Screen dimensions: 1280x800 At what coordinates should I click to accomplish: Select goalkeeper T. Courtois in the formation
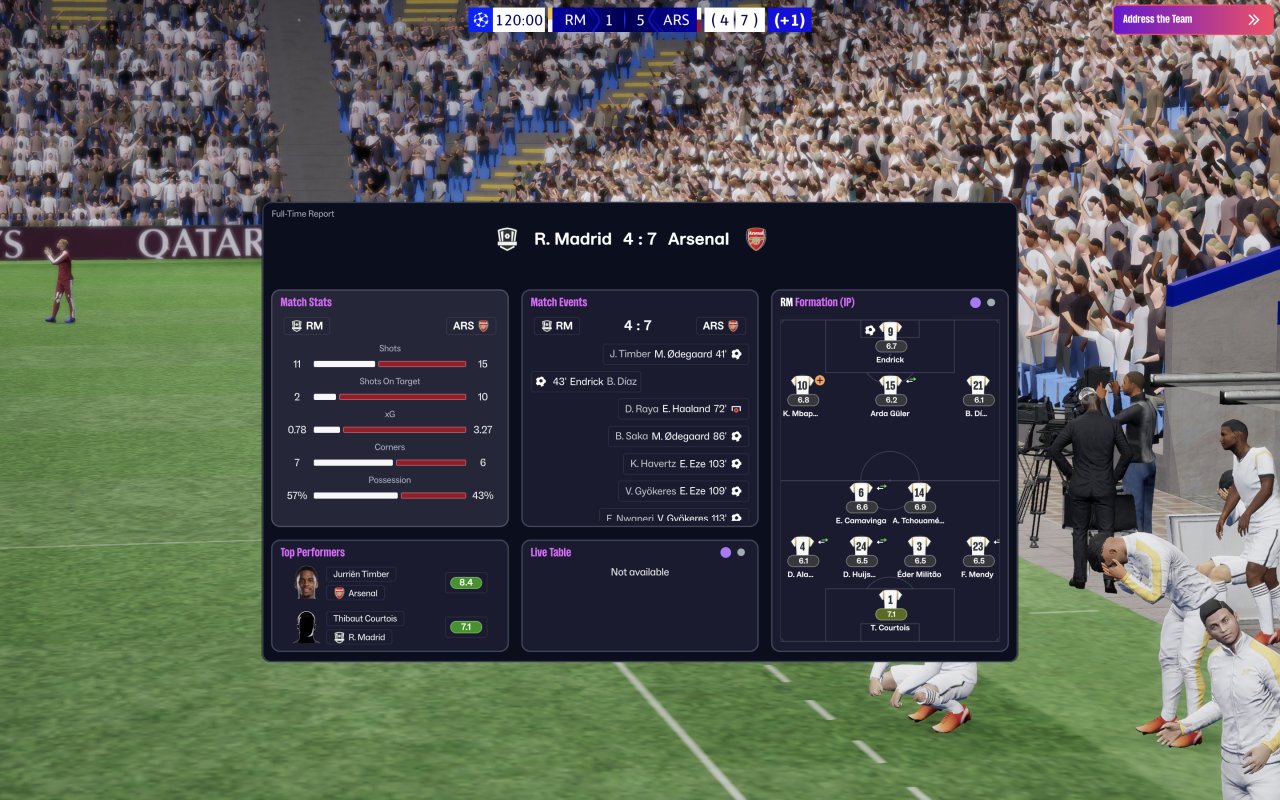(x=890, y=599)
